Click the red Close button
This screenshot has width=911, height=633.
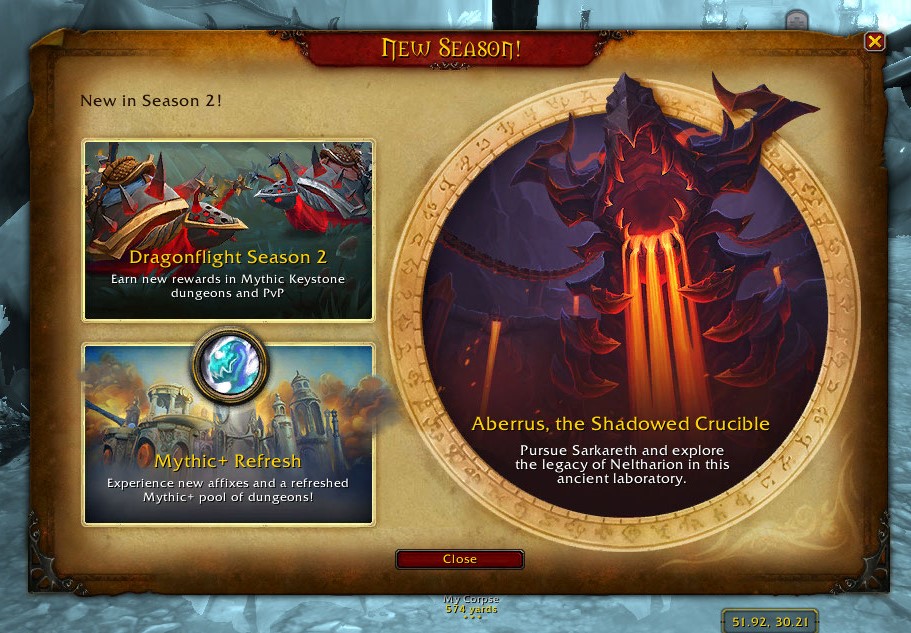[x=459, y=559]
